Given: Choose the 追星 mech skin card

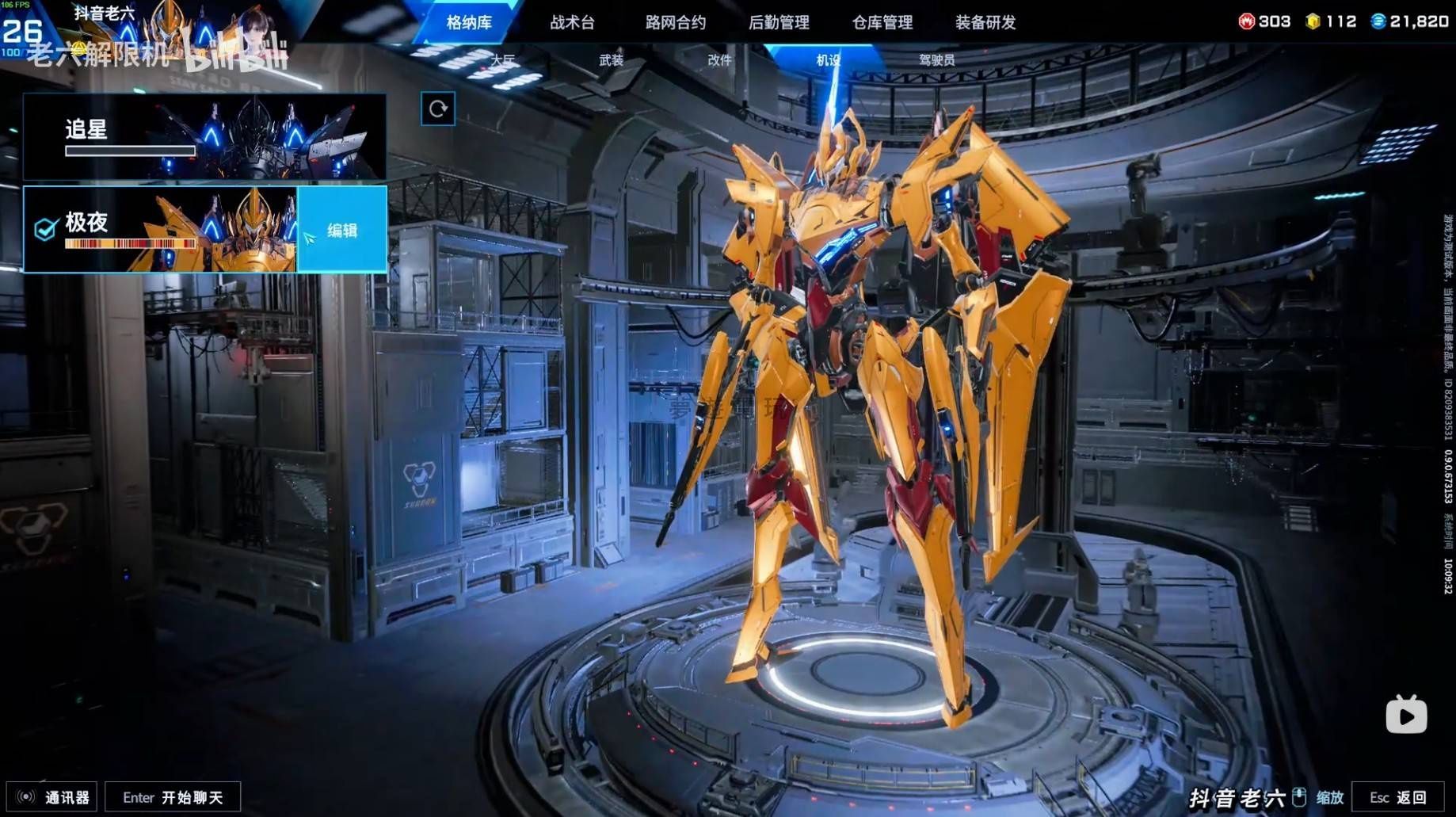Looking at the screenshot, I should (x=204, y=136).
